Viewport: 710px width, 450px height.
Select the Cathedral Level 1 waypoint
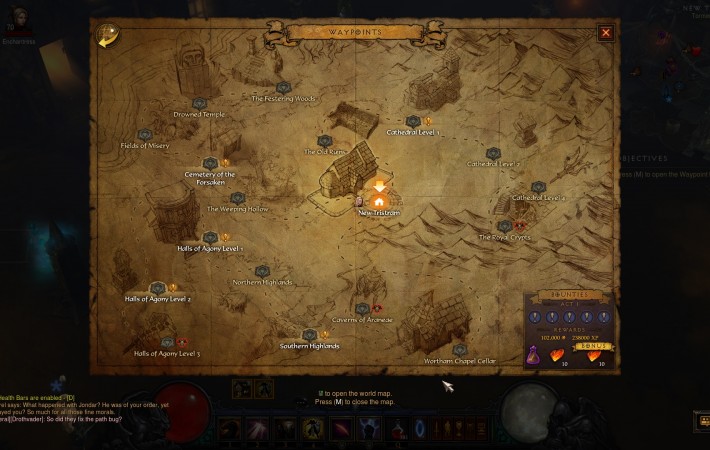pos(413,122)
